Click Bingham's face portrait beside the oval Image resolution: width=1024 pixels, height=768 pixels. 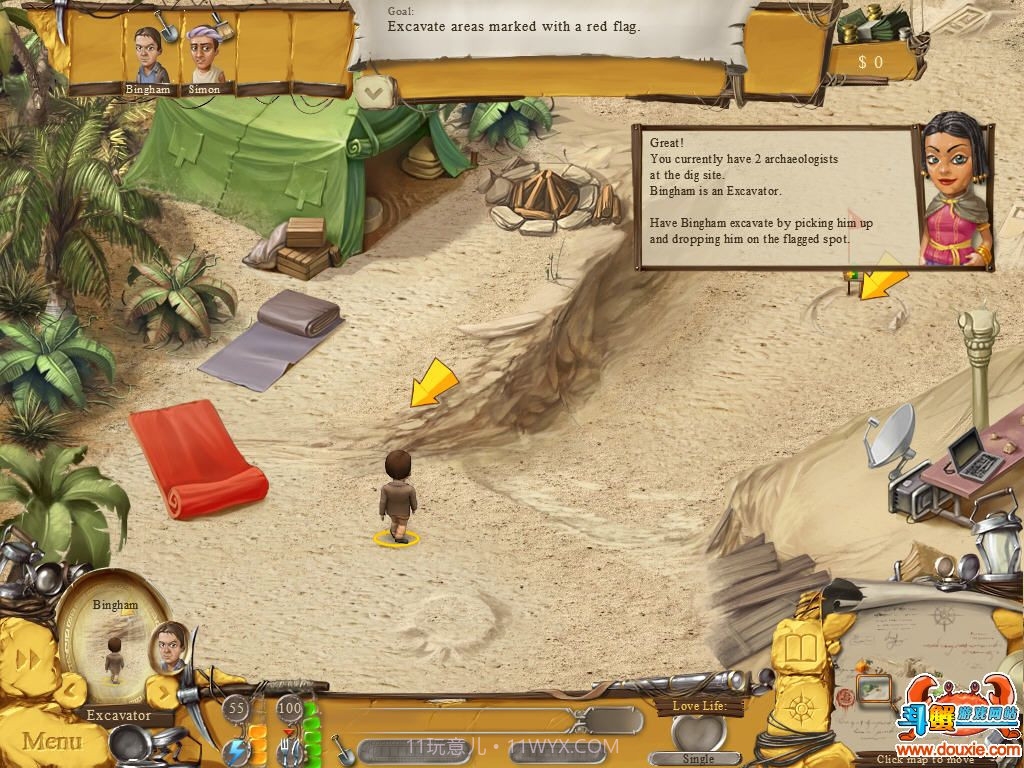click(170, 645)
